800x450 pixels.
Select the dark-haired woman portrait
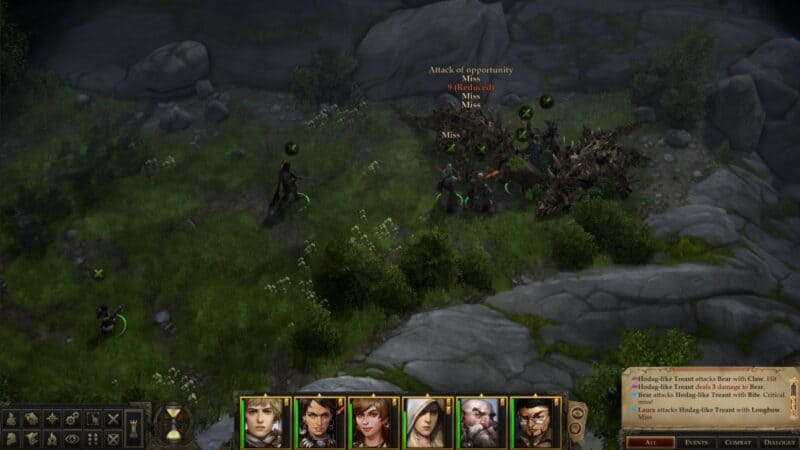tap(320, 422)
